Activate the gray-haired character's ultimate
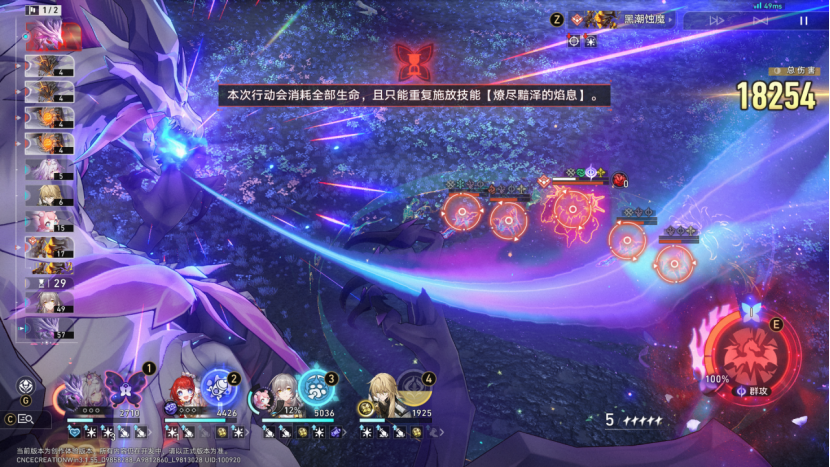 click(316, 388)
